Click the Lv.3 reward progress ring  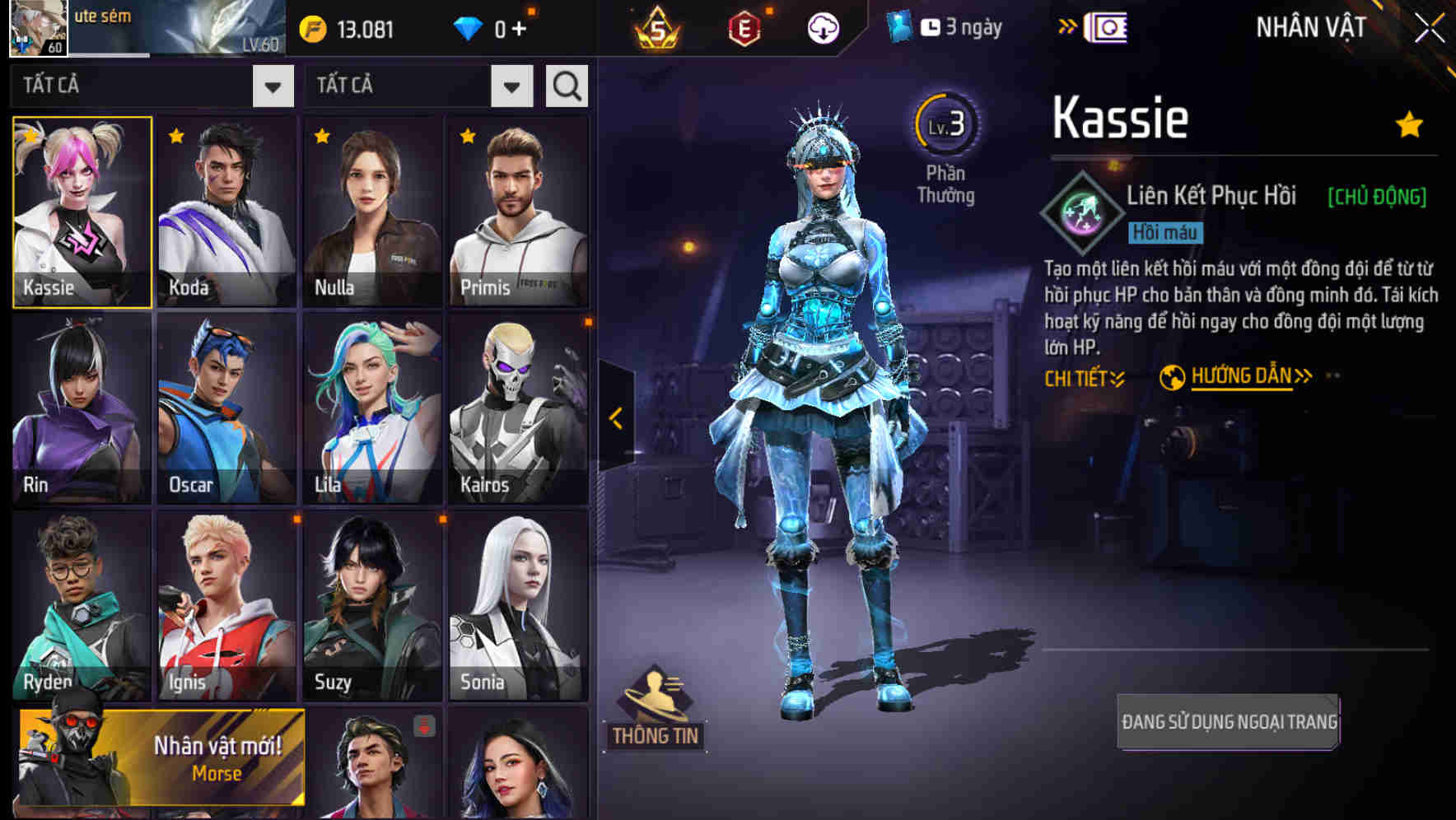point(947,122)
